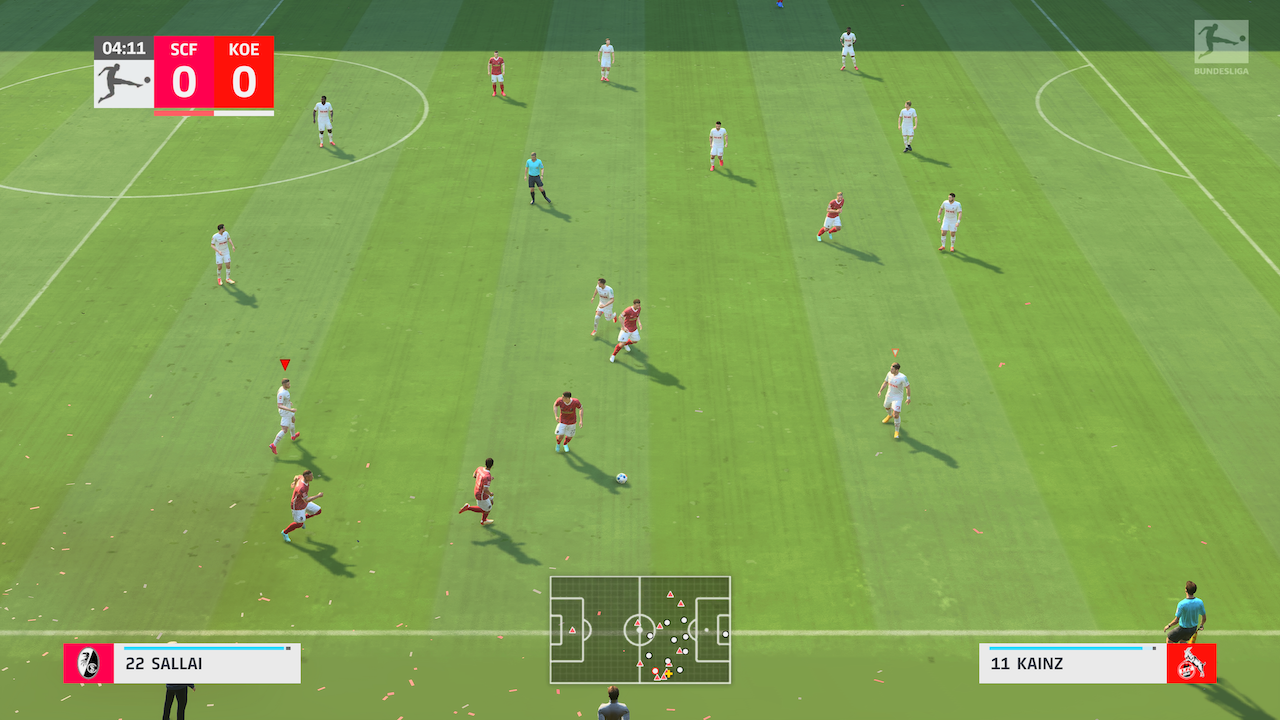Click the center circle on the radar minimap
Screen dimensions: 1280x720
[640, 630]
